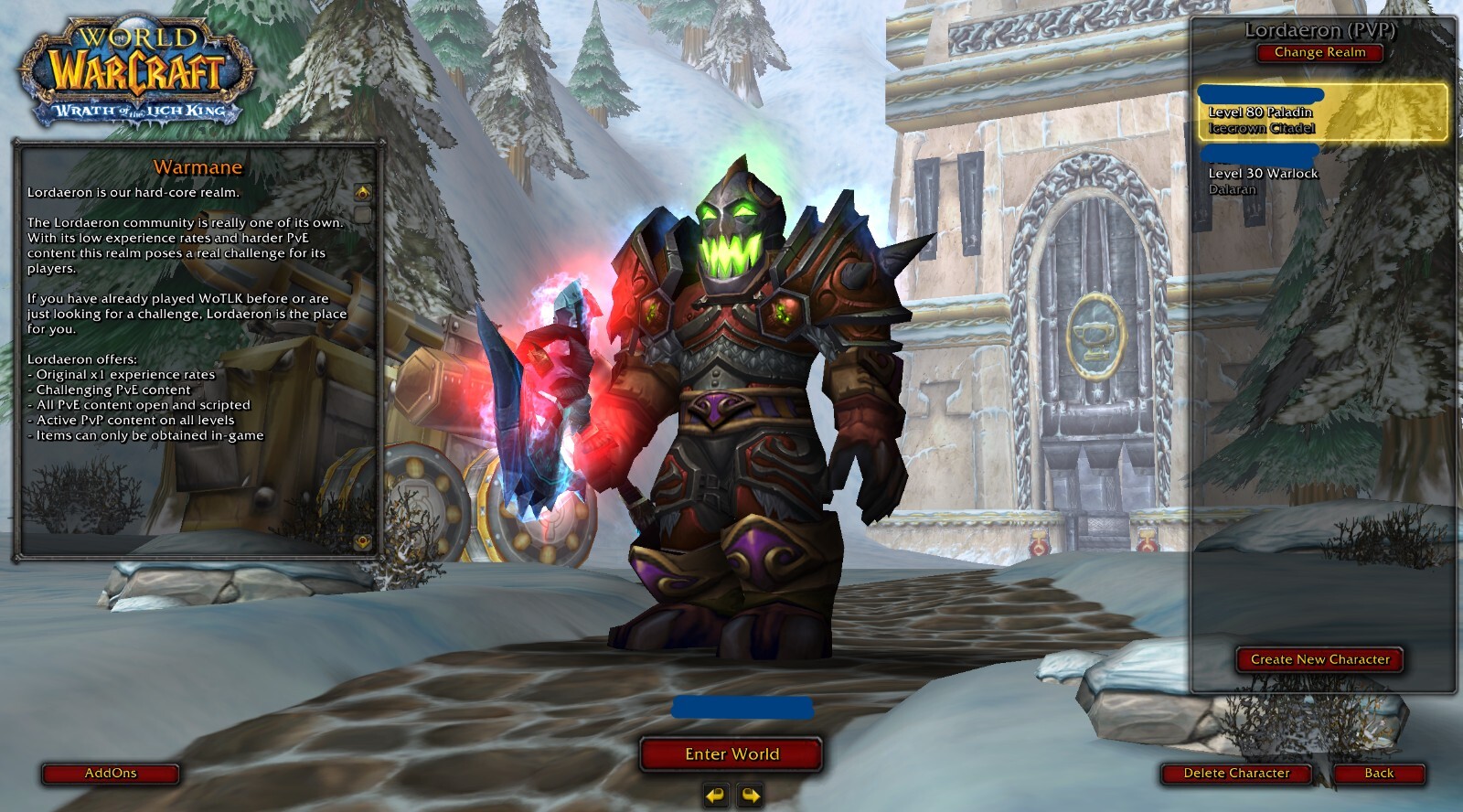
Task: Click Create New Character
Action: (1319, 658)
